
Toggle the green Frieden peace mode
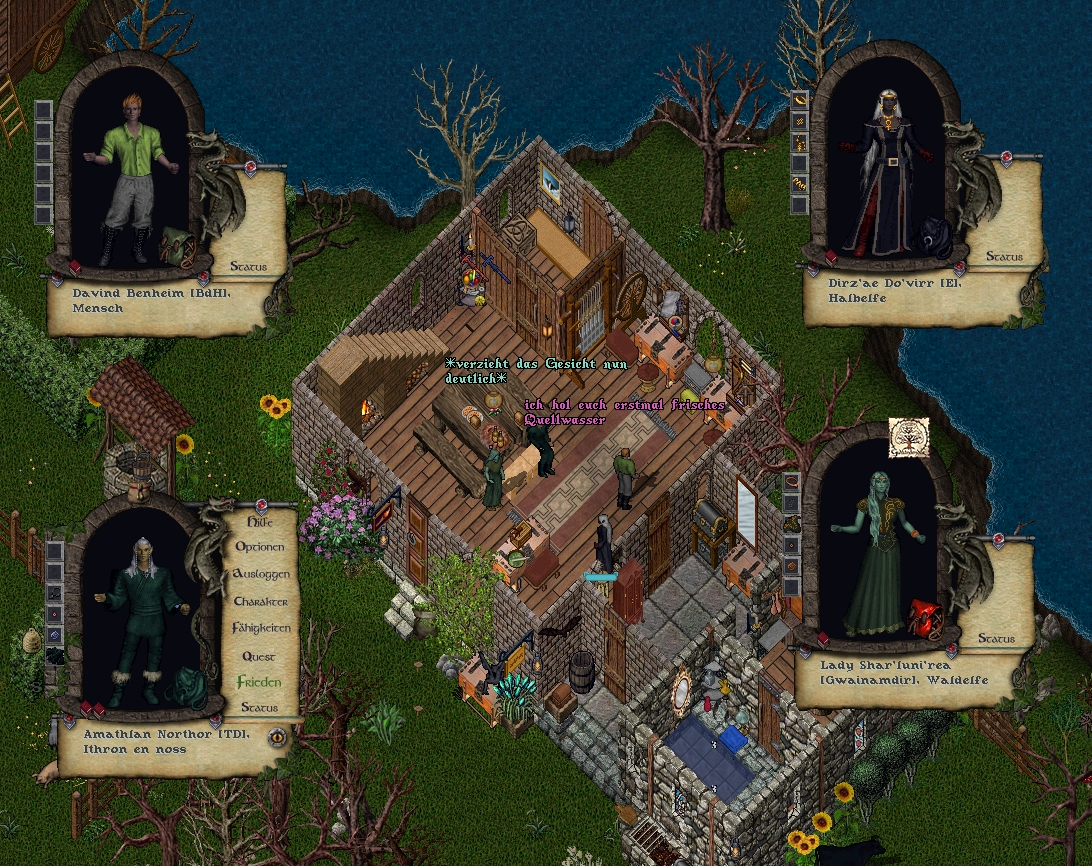[259, 682]
